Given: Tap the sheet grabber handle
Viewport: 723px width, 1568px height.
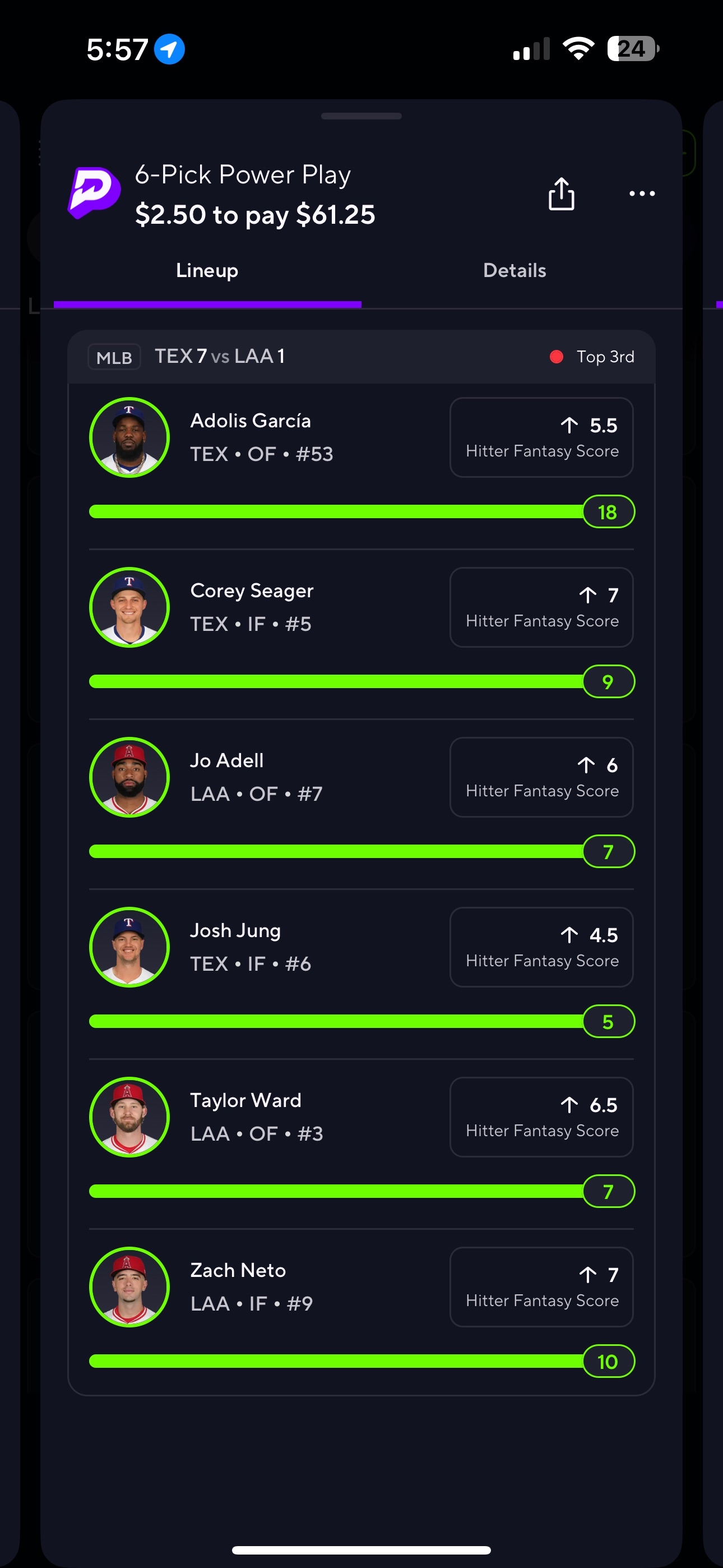Looking at the screenshot, I should (x=361, y=116).
